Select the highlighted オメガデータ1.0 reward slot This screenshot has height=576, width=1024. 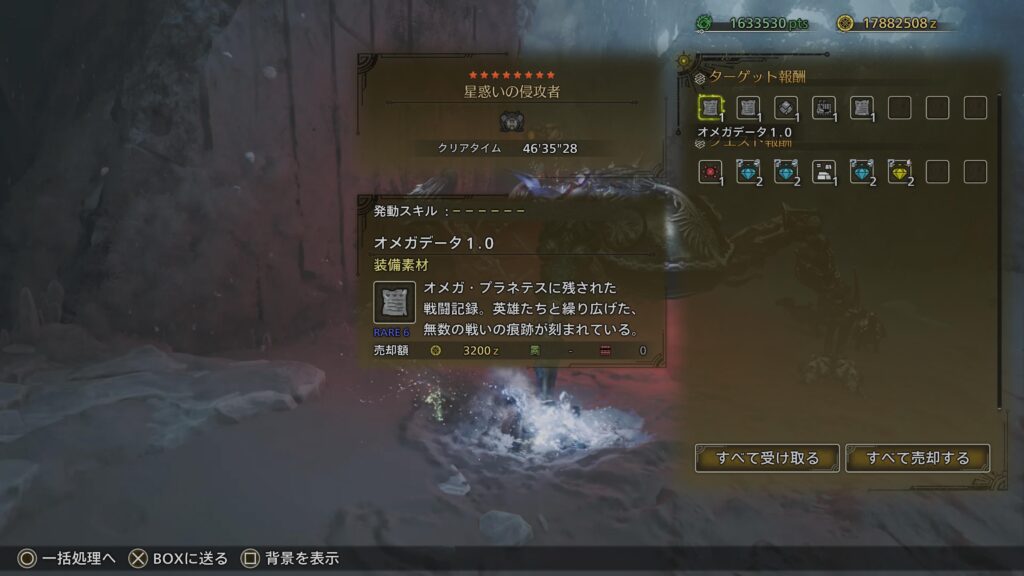pyautogui.click(x=710, y=107)
